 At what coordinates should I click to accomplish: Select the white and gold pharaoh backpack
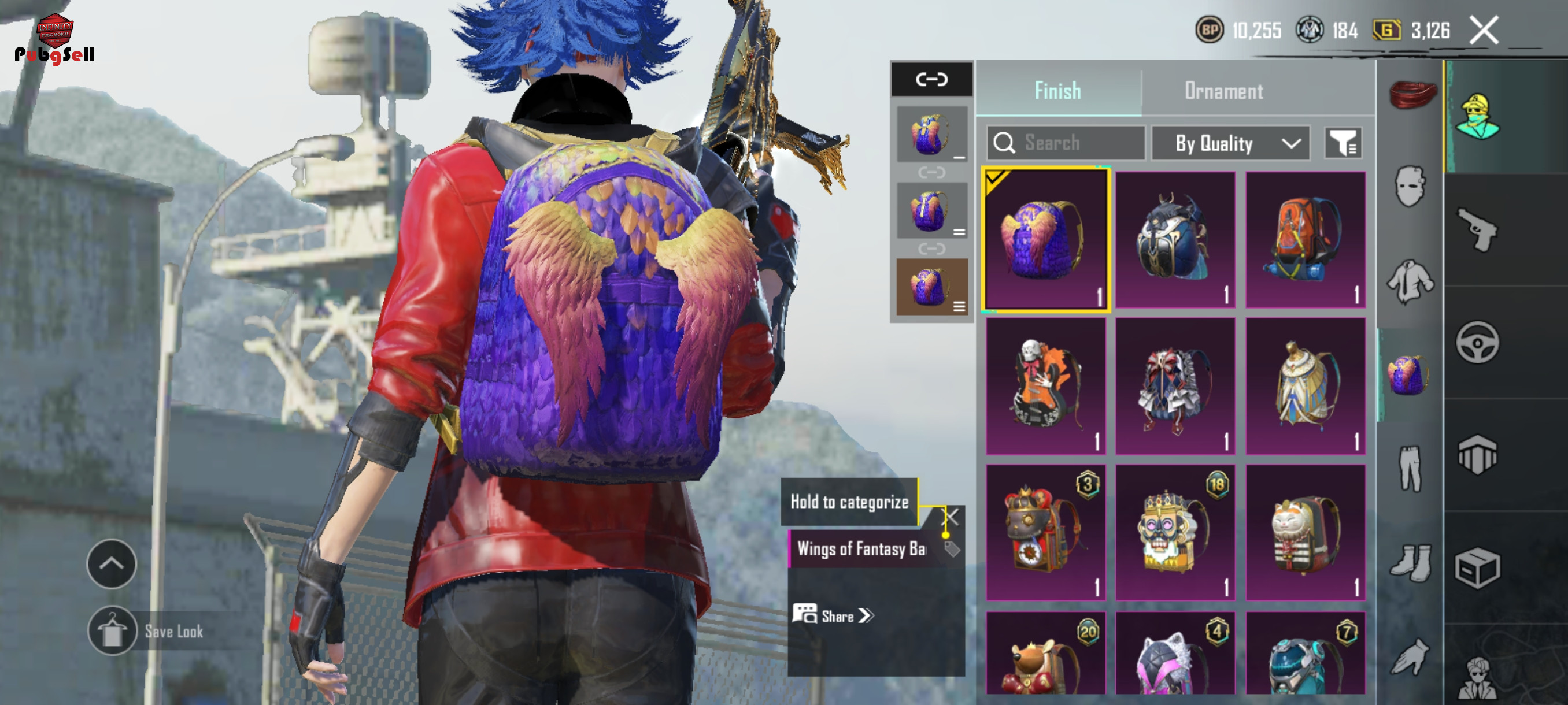tap(1304, 385)
